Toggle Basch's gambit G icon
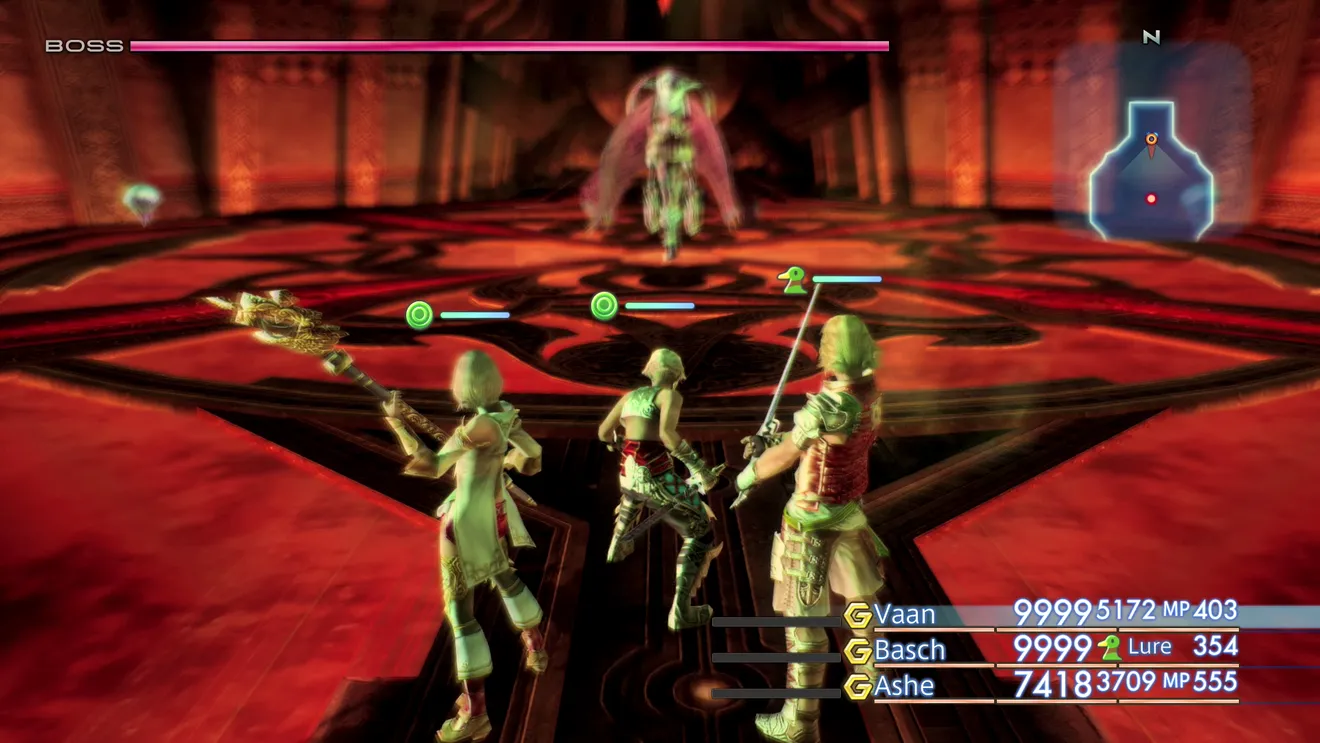The image size is (1320, 743). point(857,651)
